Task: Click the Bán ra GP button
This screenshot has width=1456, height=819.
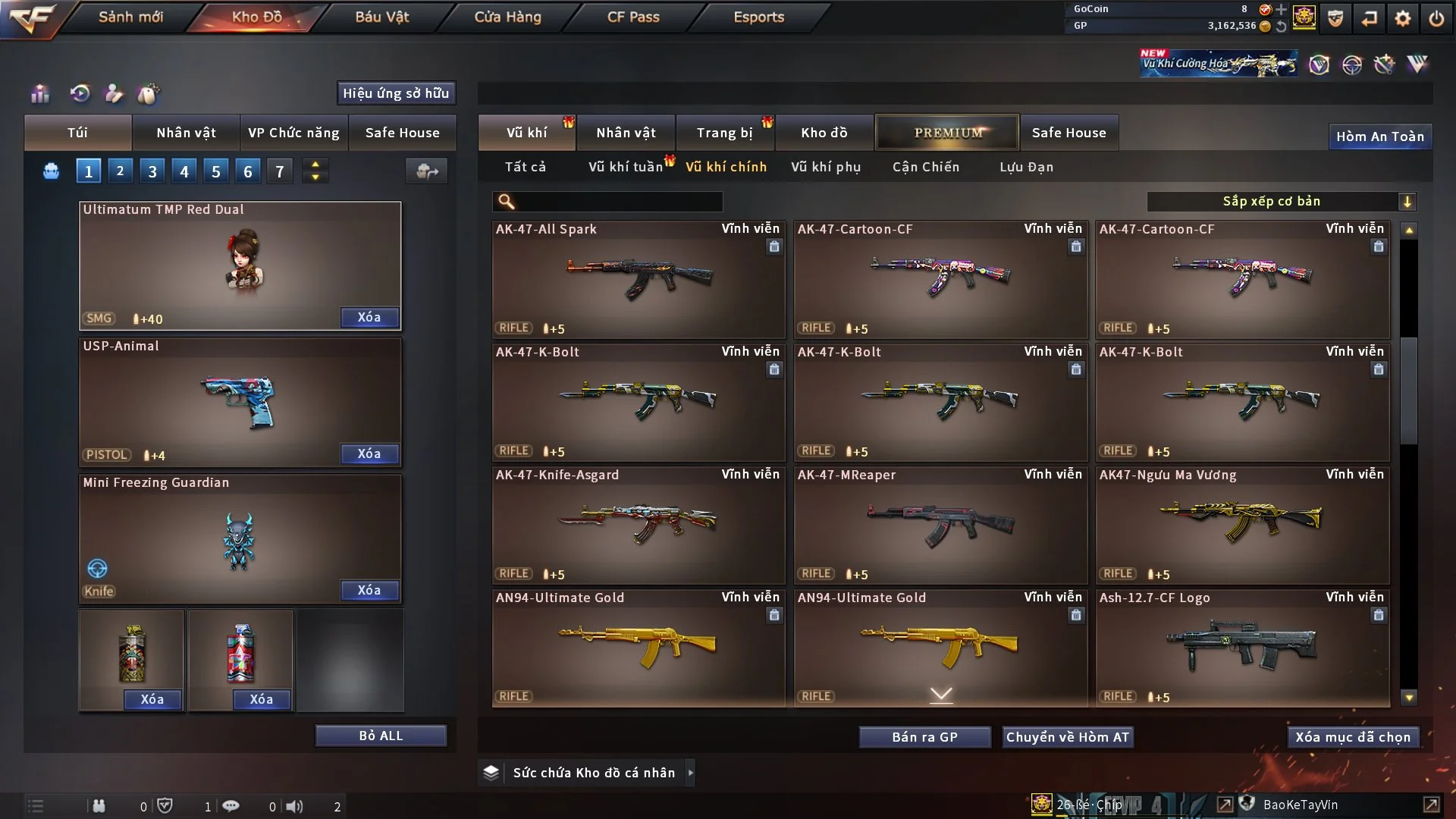Action: [x=924, y=737]
